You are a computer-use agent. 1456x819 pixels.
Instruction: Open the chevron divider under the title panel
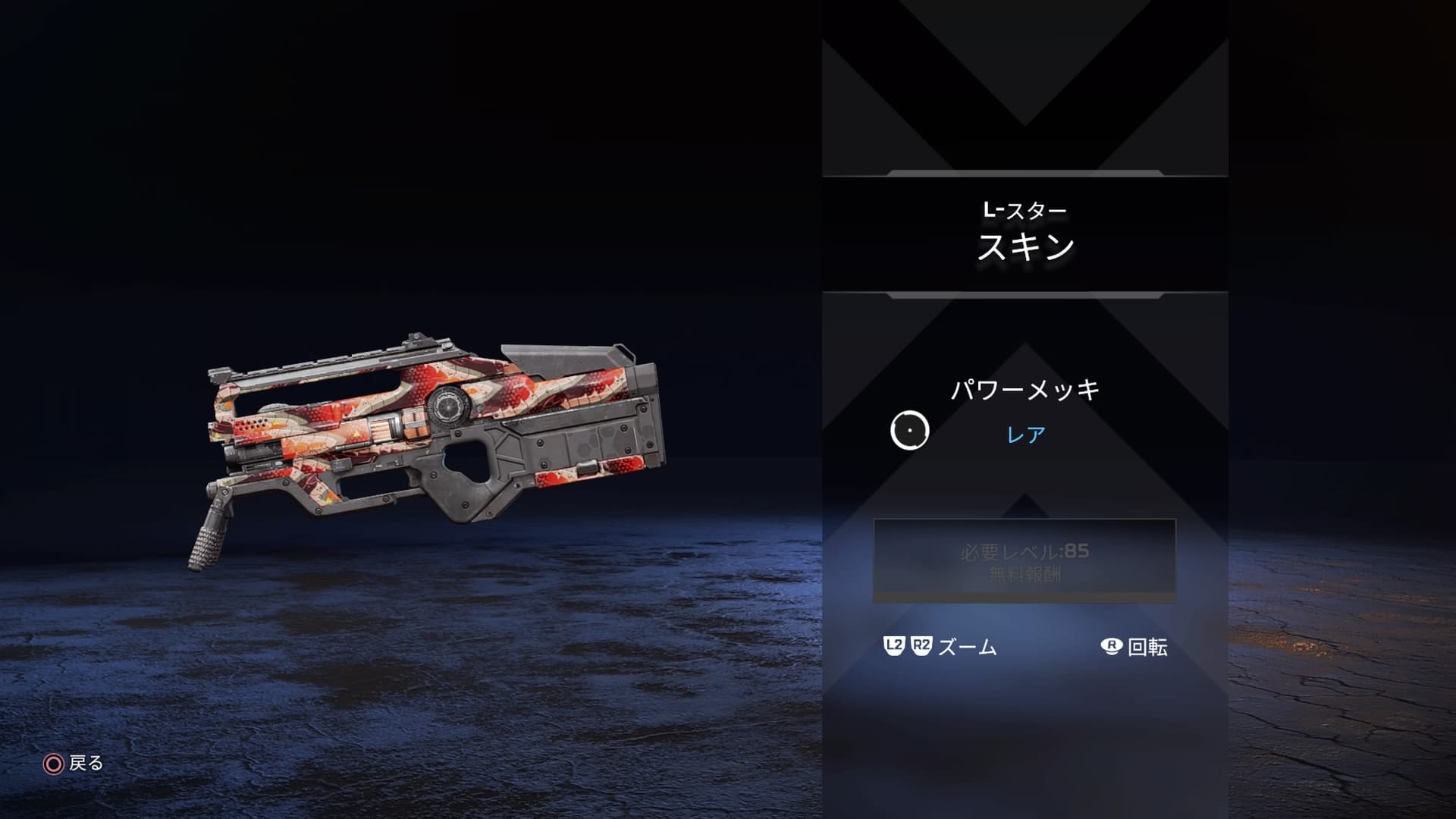[x=1024, y=295]
